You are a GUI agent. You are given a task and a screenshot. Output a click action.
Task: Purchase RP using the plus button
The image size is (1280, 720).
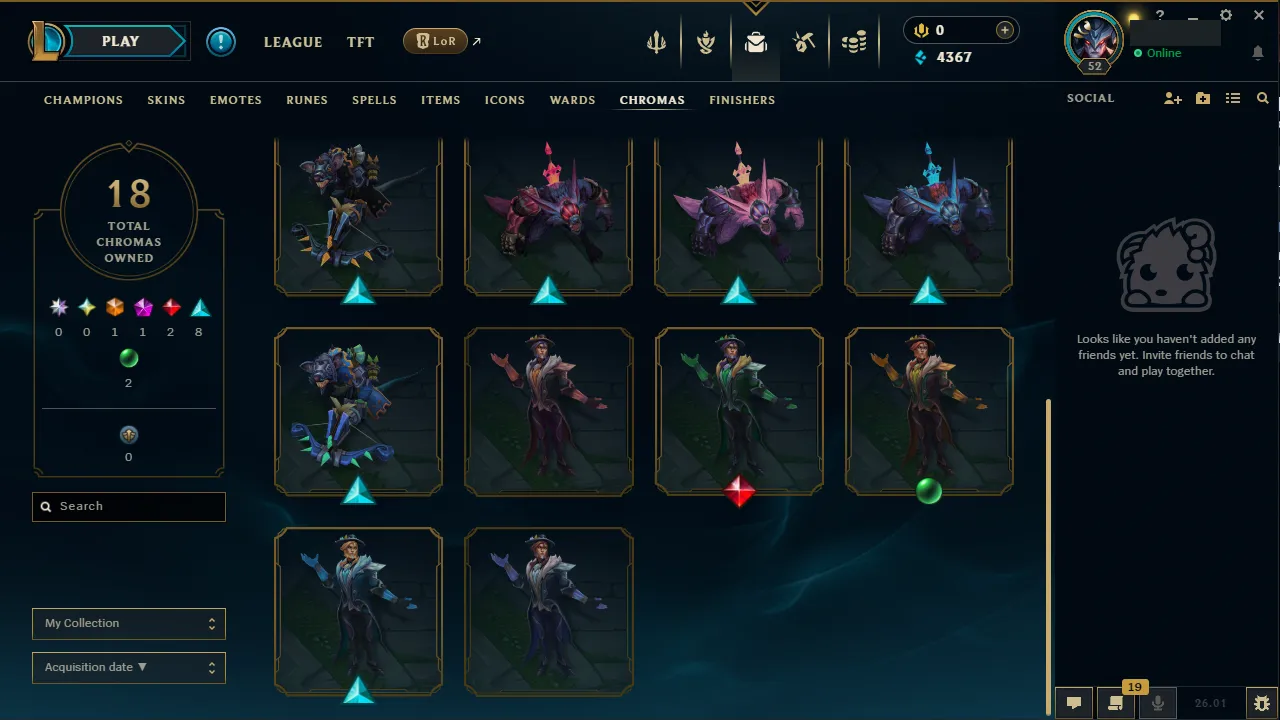[1004, 30]
